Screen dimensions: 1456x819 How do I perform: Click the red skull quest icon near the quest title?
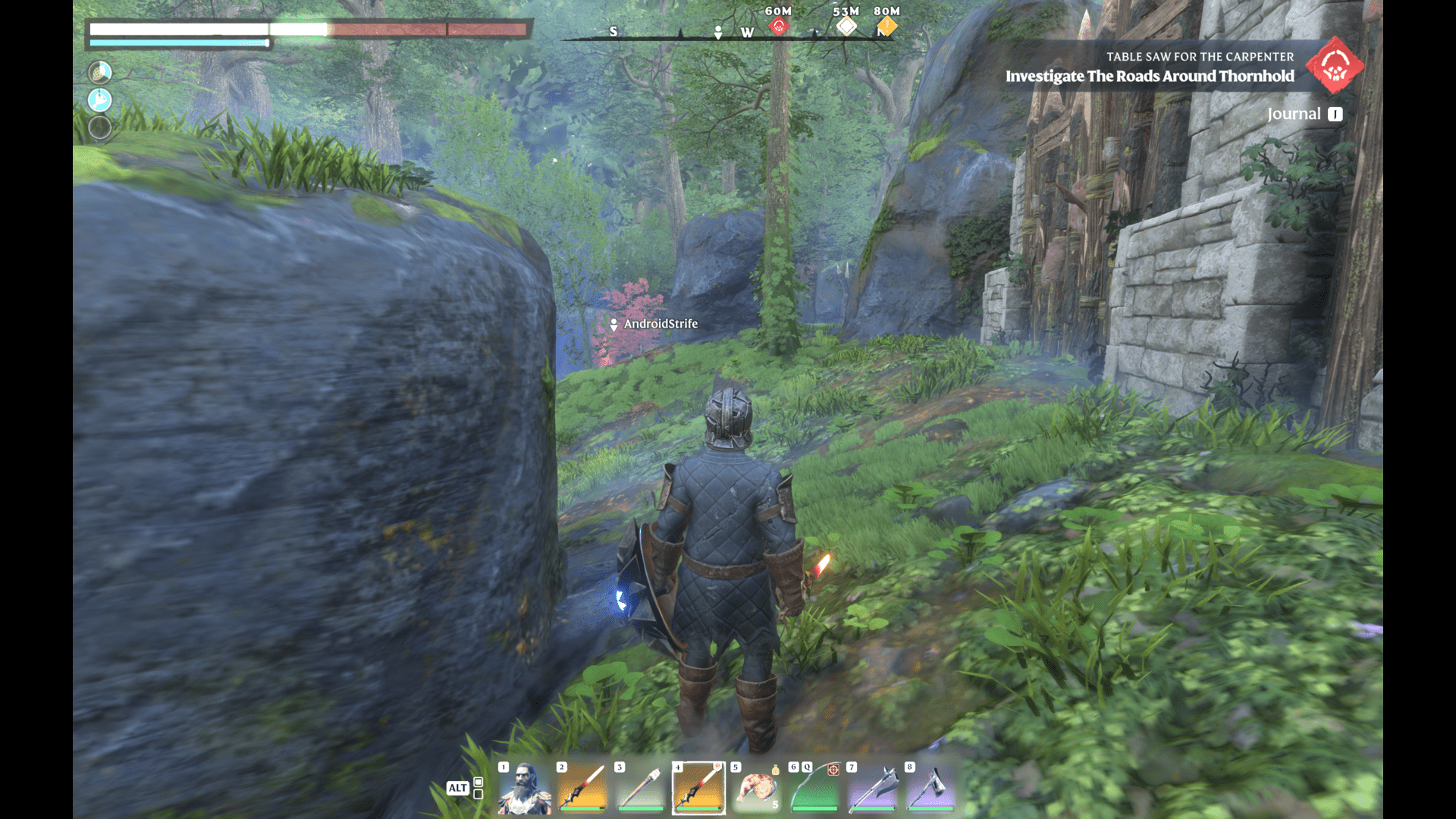(1335, 66)
